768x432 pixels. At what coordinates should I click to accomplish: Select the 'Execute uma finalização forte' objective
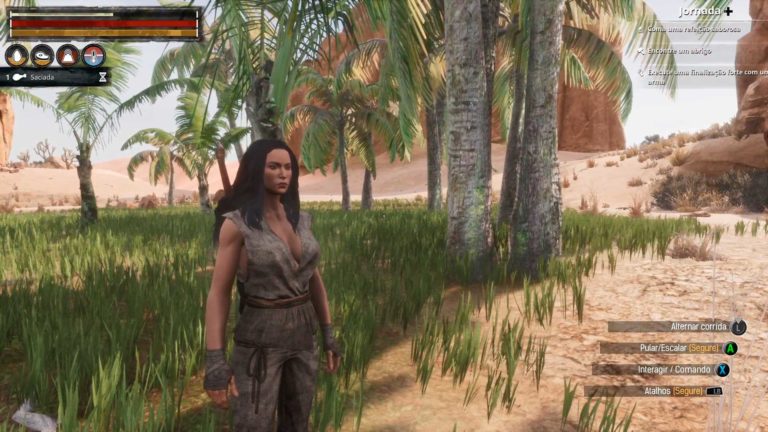tap(698, 76)
